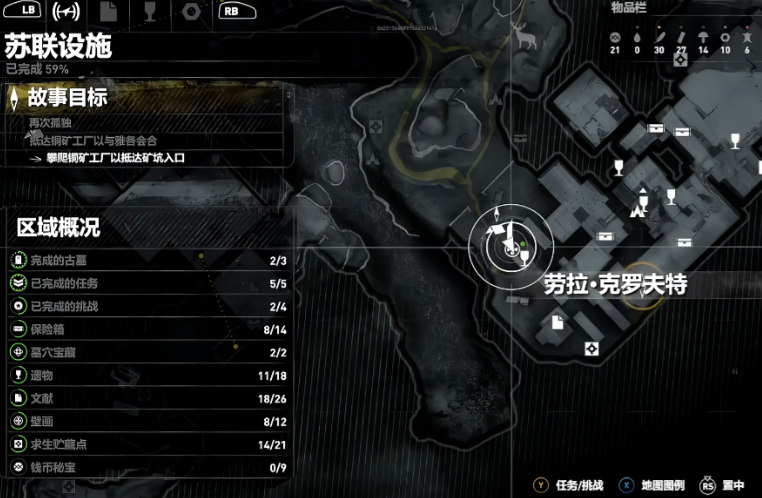Select the deer marker on the map
762x498 pixels.
point(520,36)
